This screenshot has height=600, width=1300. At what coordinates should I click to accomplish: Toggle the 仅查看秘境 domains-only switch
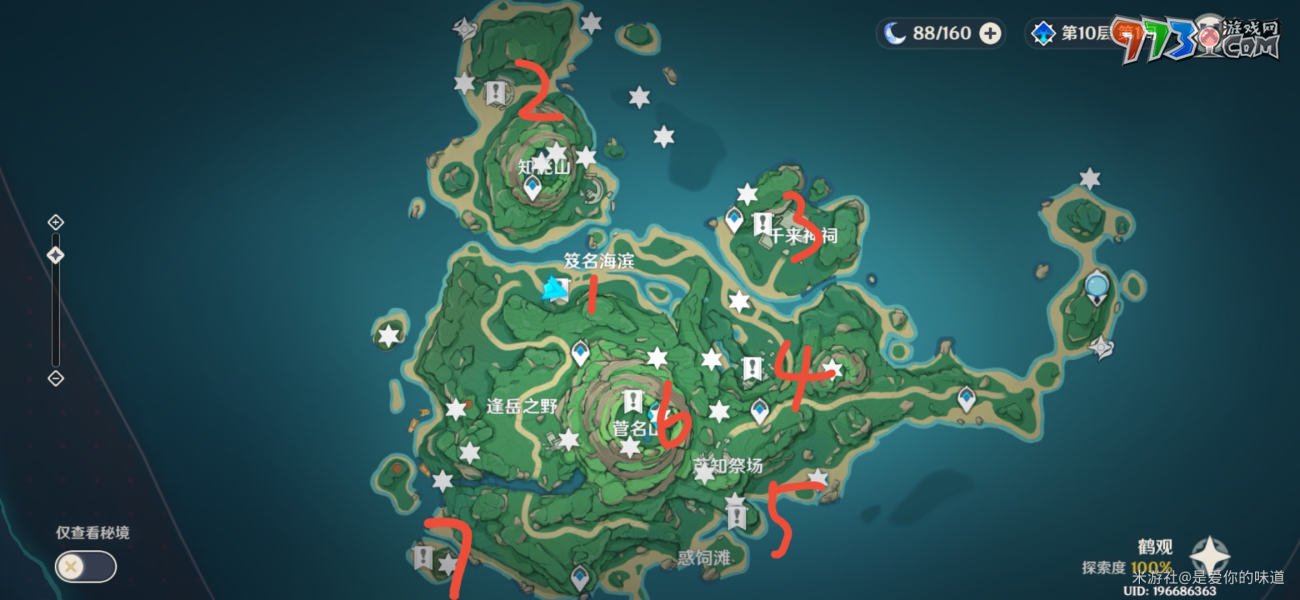85,566
